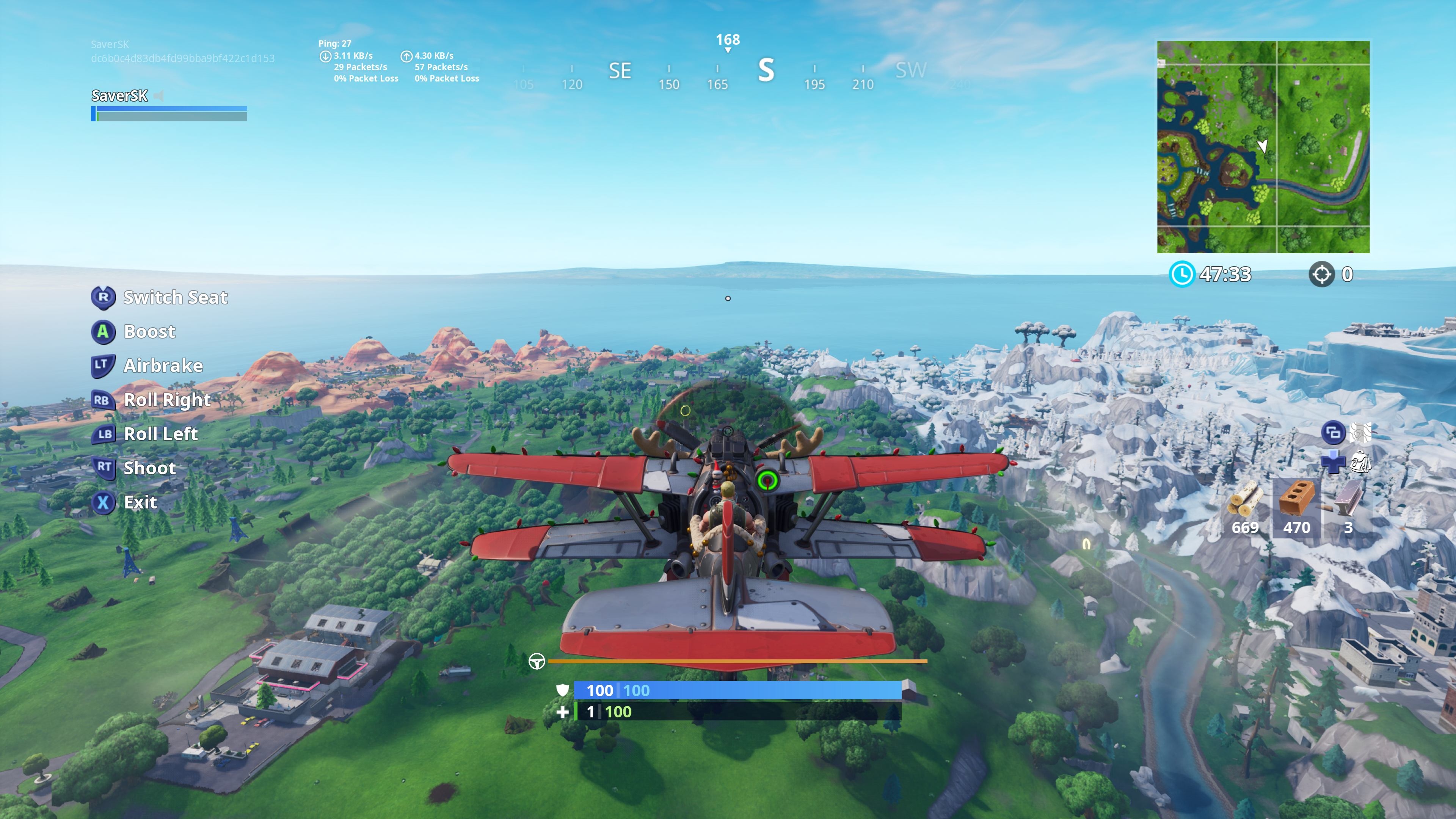1456x819 pixels.
Task: Open the full map via the map icon
Action: pyautogui.click(x=1360, y=432)
